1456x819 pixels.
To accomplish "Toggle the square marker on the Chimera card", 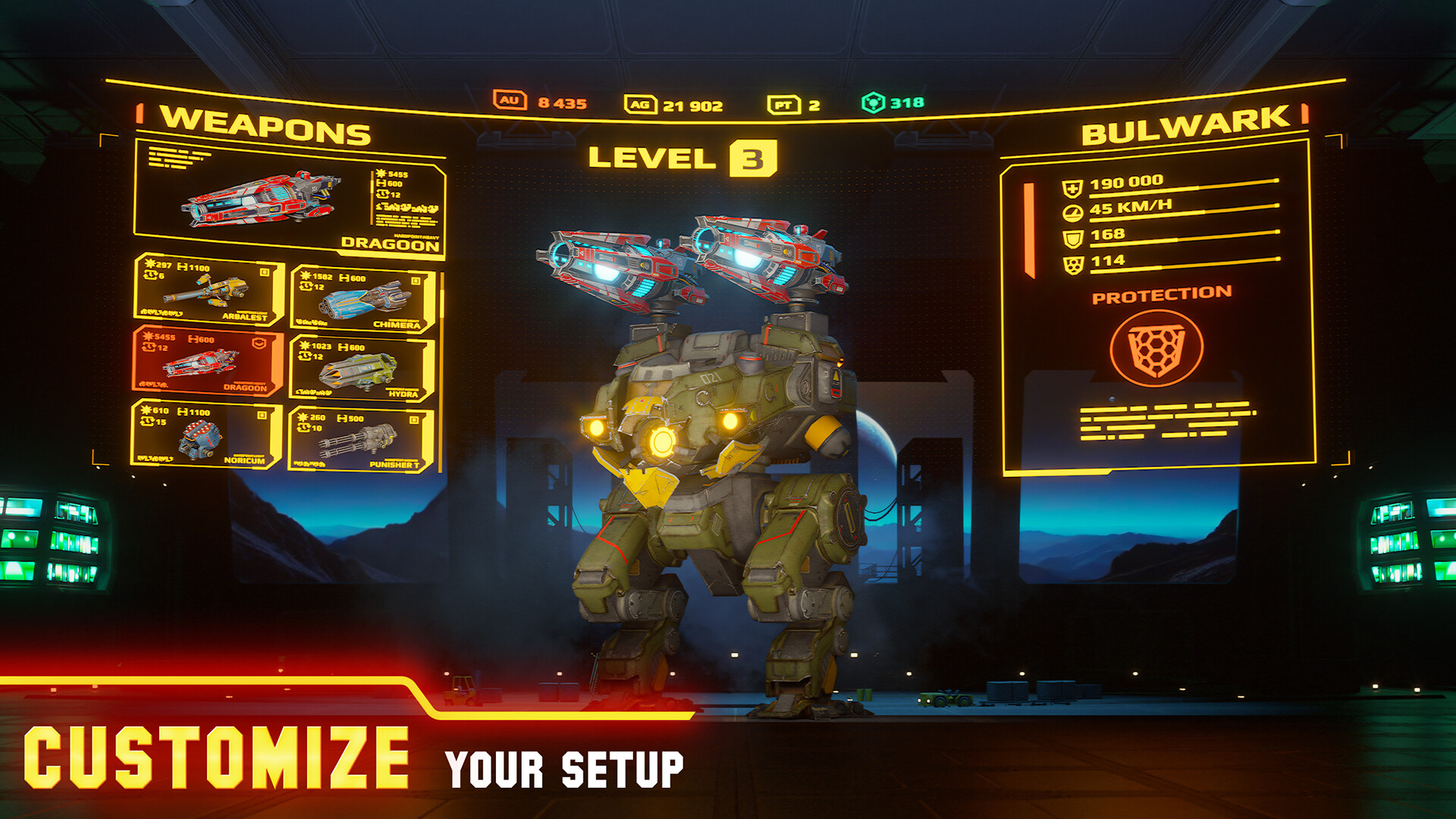I will (x=416, y=278).
